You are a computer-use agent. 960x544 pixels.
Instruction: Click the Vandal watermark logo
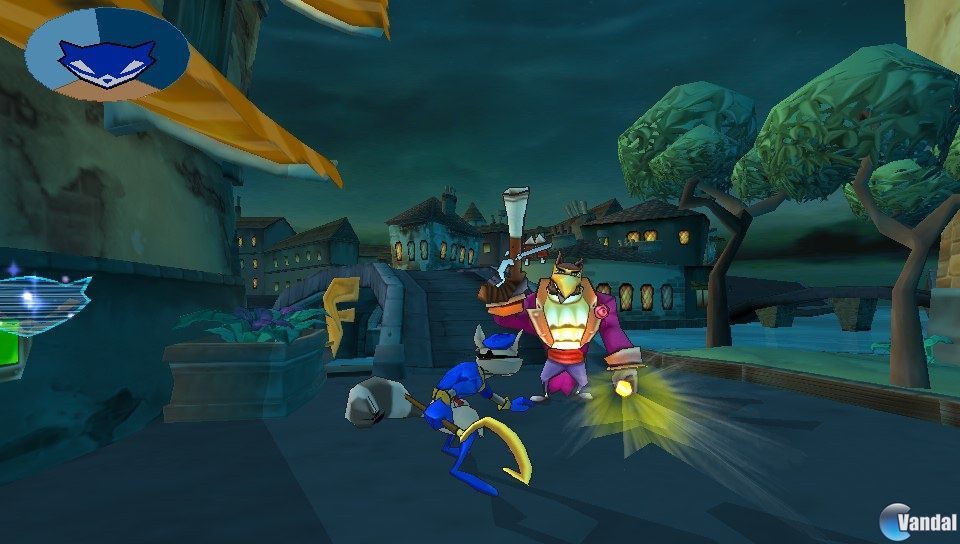(919, 521)
